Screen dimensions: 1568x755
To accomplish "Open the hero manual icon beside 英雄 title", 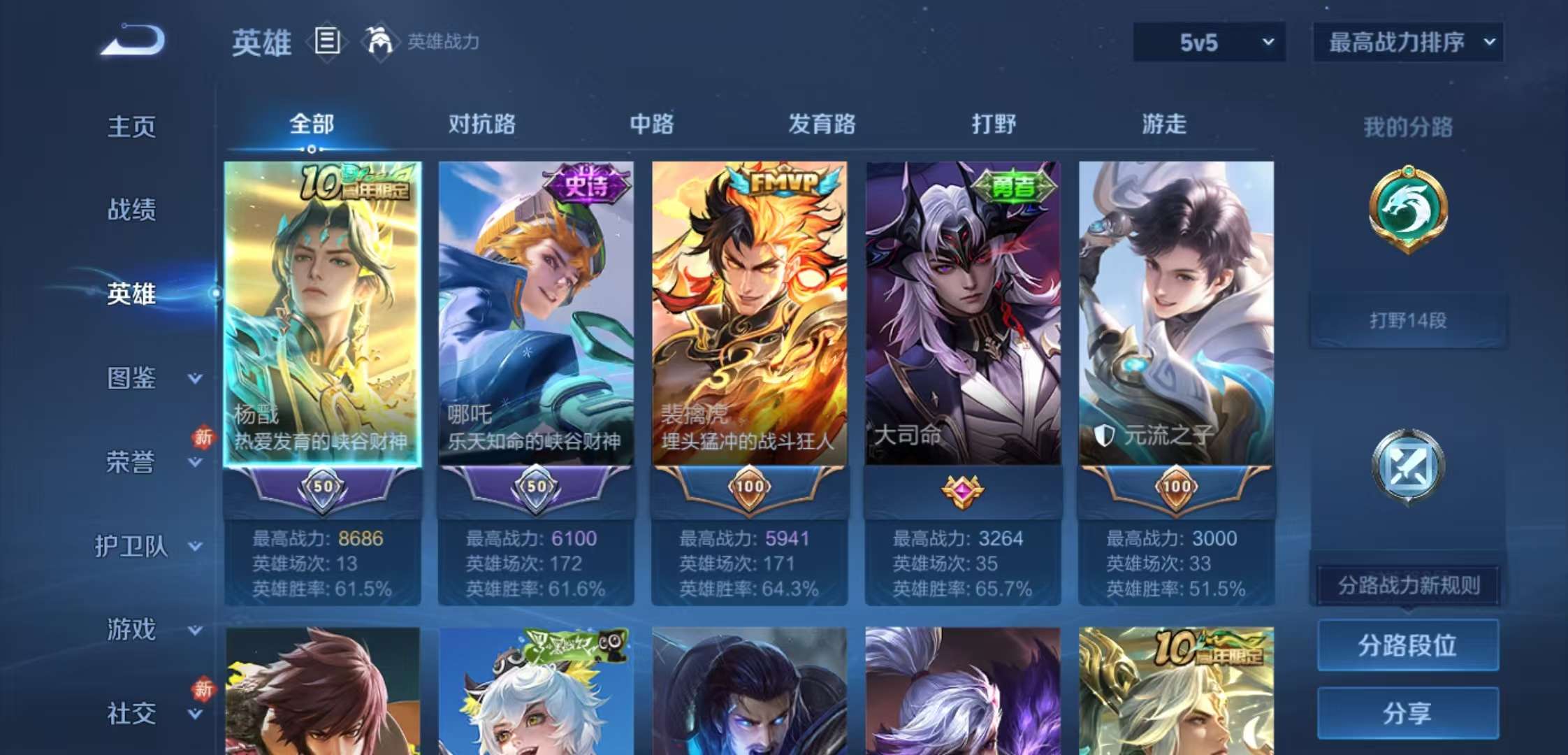I will tap(328, 42).
